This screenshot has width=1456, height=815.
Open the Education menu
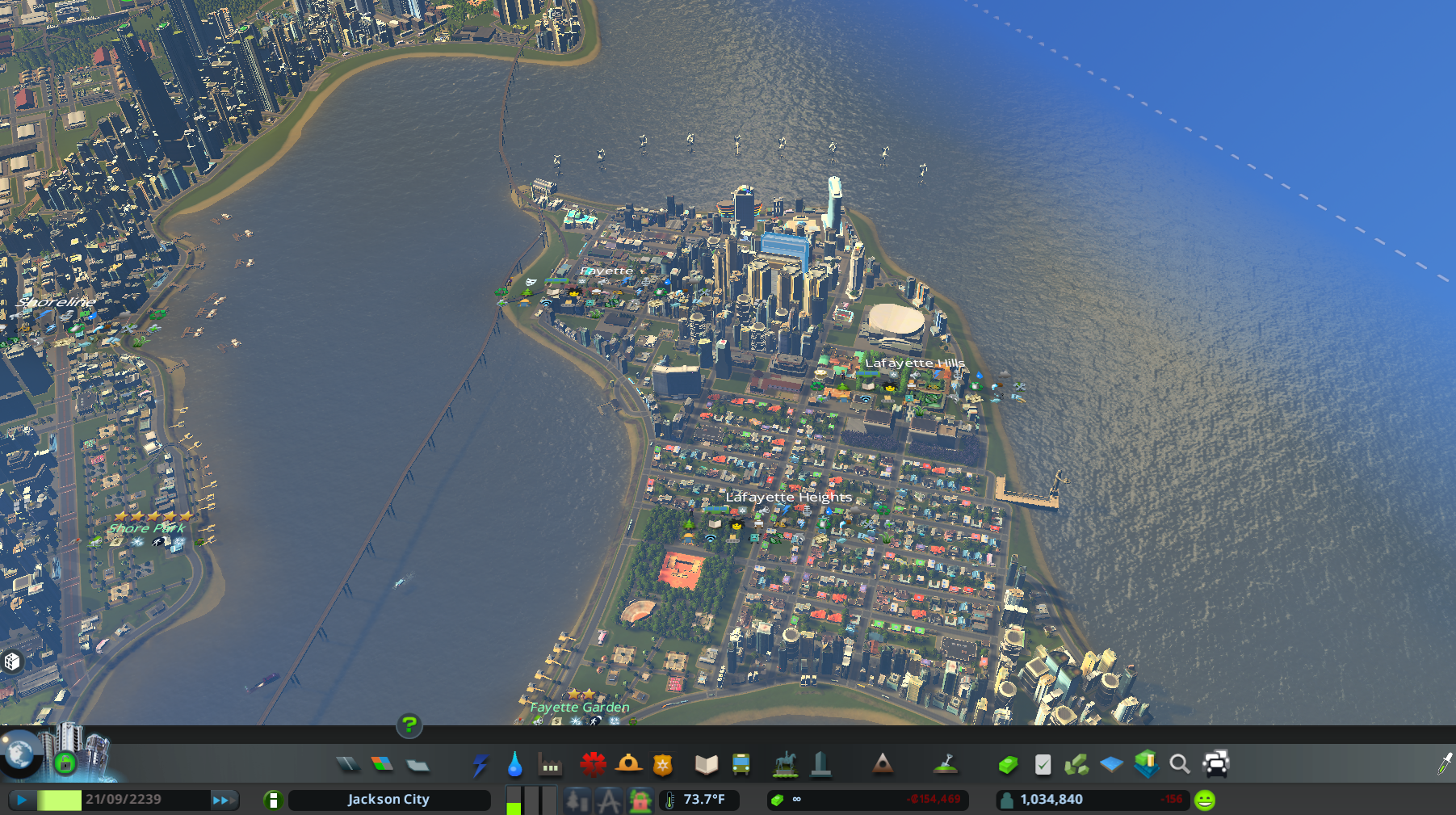(707, 762)
